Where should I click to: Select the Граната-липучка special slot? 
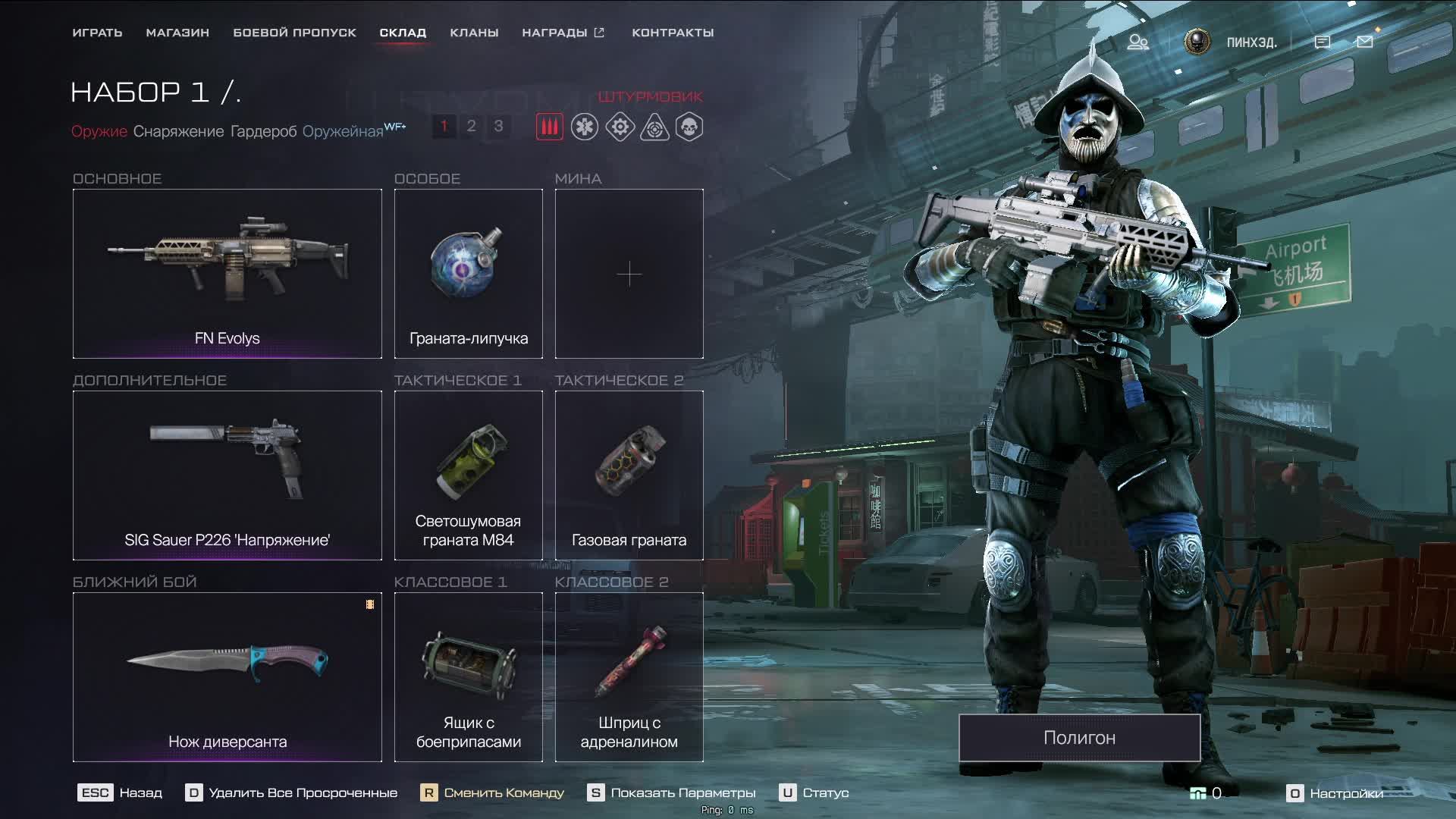tap(468, 273)
